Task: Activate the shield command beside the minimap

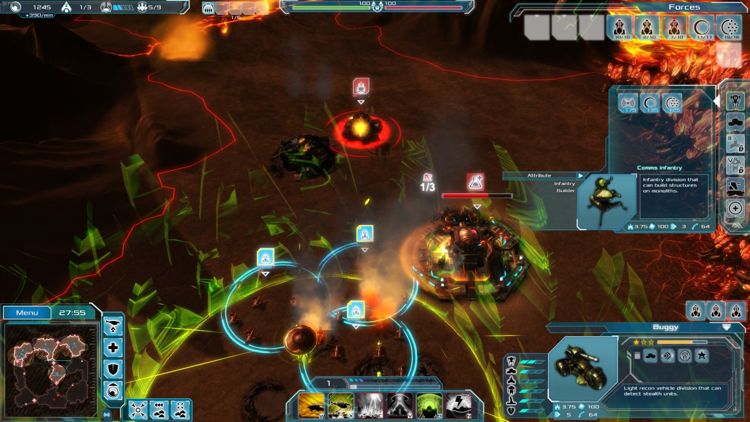Action: coord(113,368)
